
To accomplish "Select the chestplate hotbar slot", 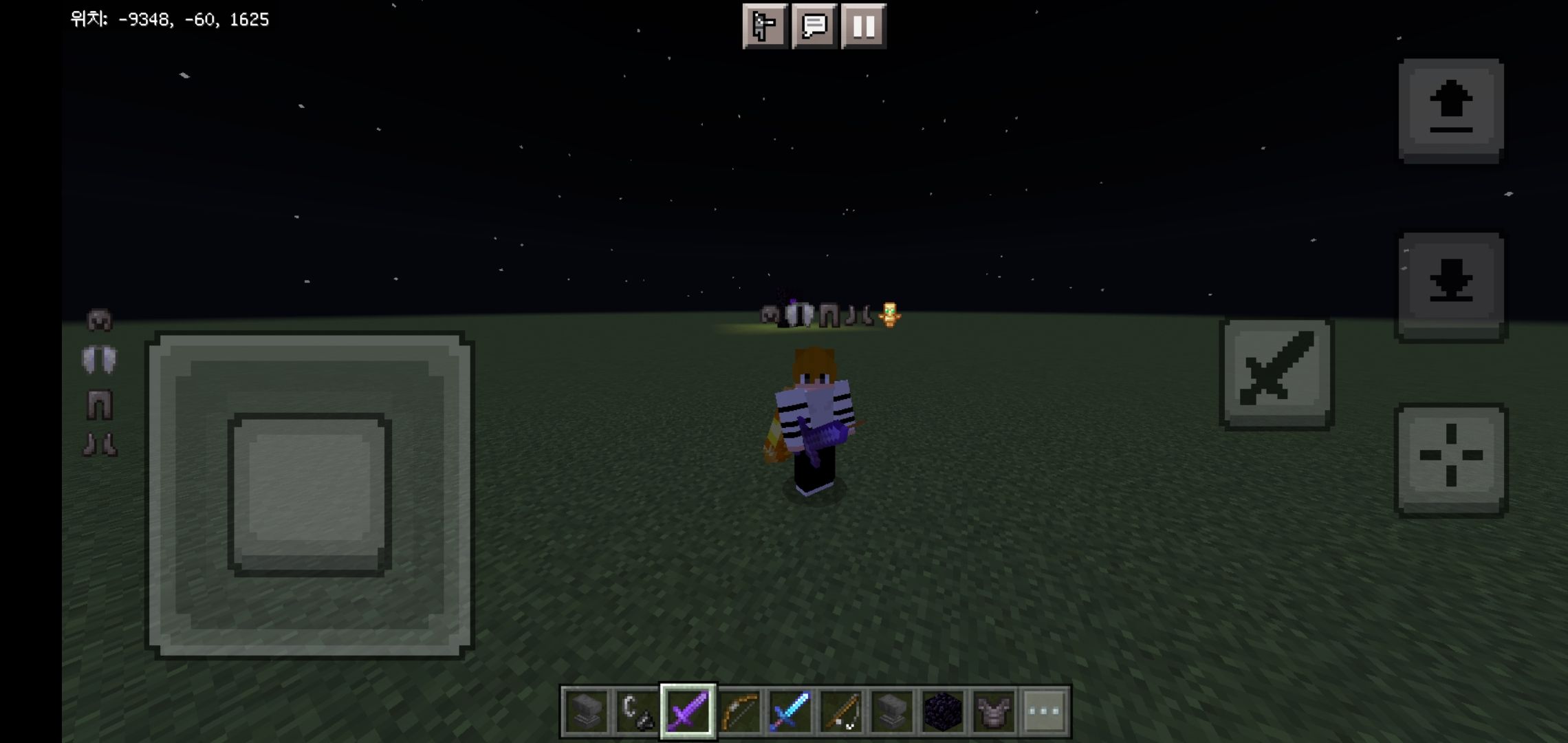I will 993,711.
